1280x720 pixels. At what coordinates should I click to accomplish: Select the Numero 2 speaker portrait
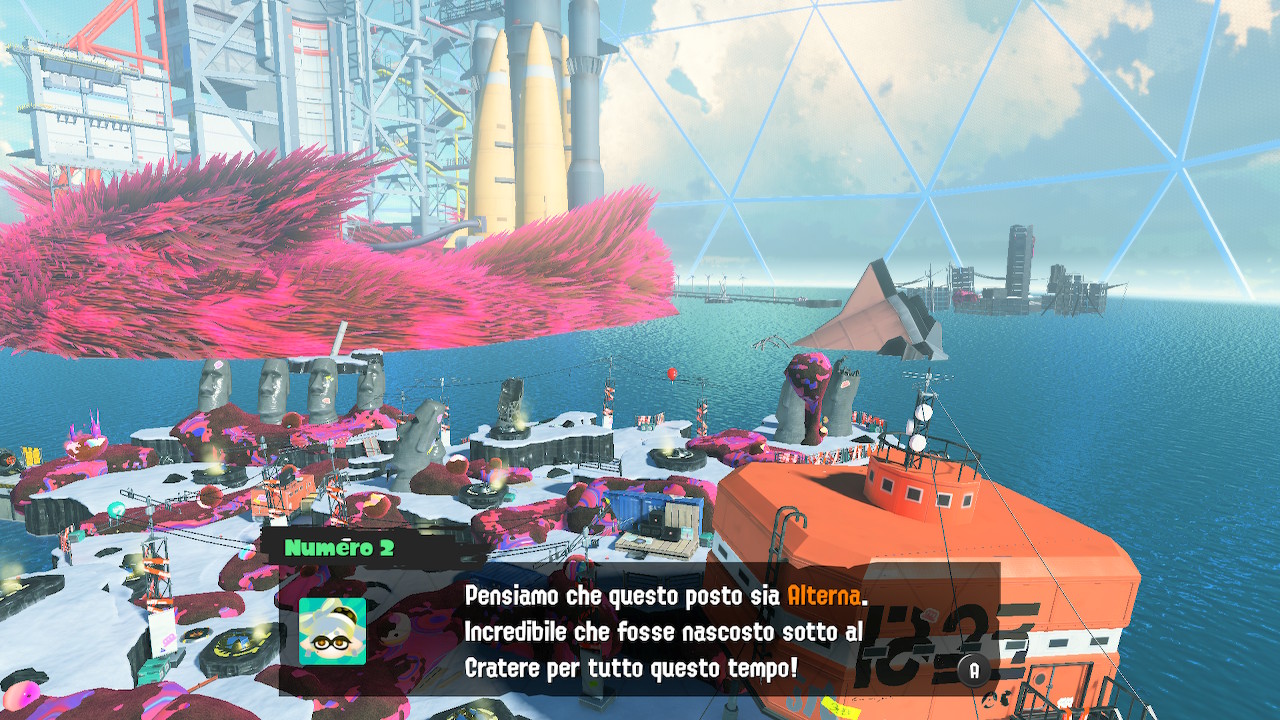[x=332, y=631]
